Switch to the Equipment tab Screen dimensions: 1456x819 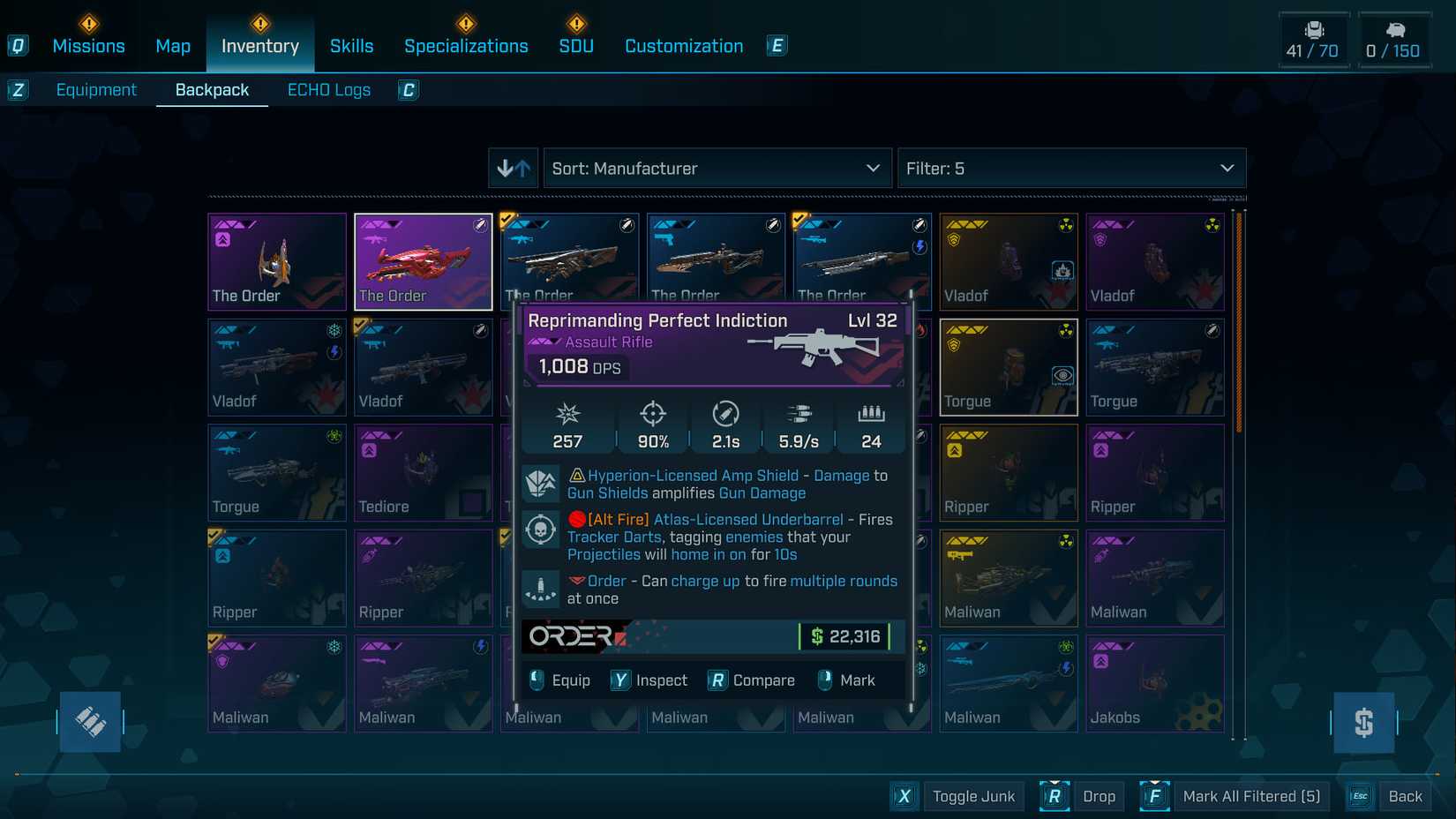(x=96, y=89)
